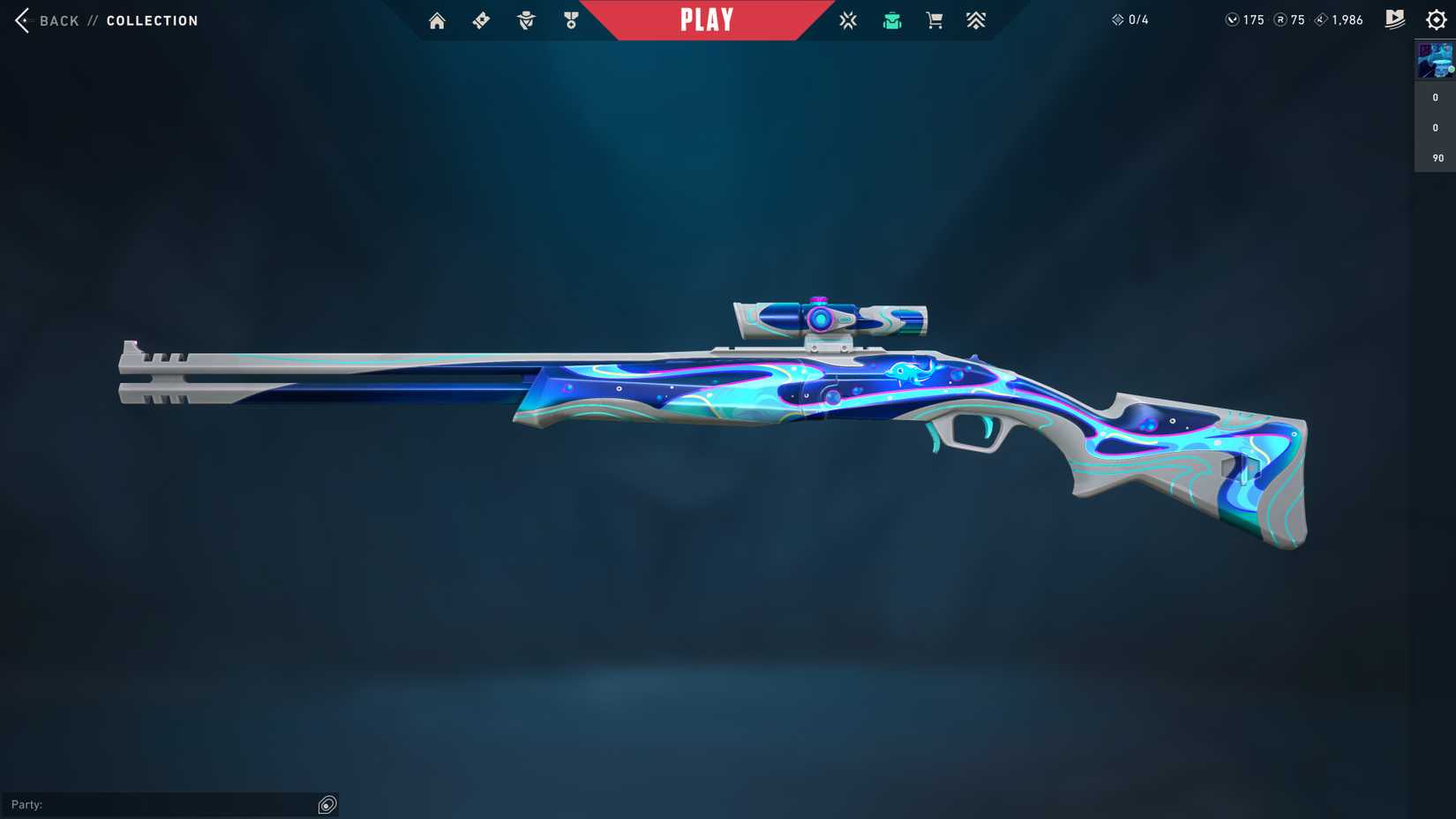Image resolution: width=1456 pixels, height=819 pixels.
Task: View the Agents page
Action: tap(526, 19)
